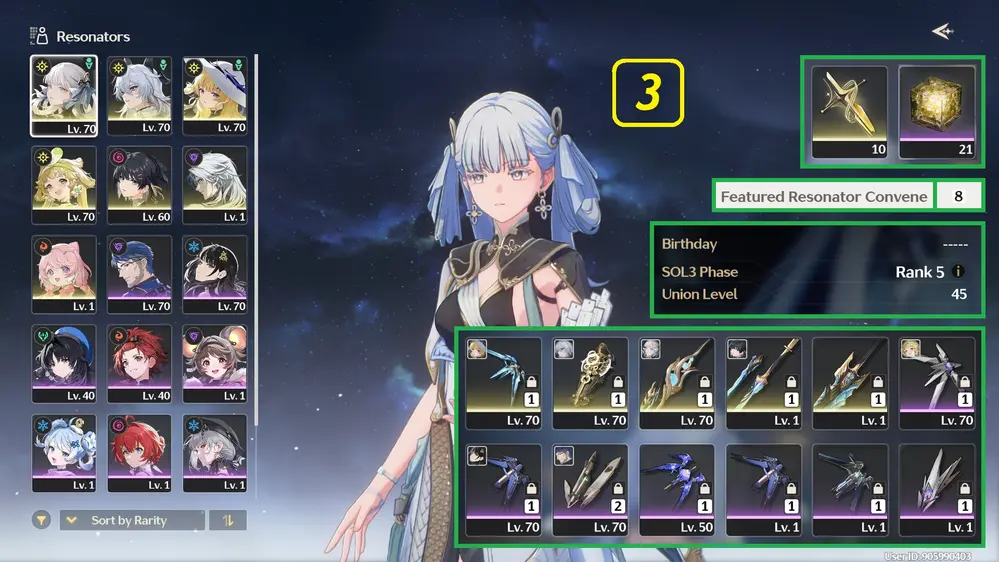Viewport: 999px width, 562px height.
Task: Pick the yellow-haired resonator with green hat
Action: tap(64, 185)
